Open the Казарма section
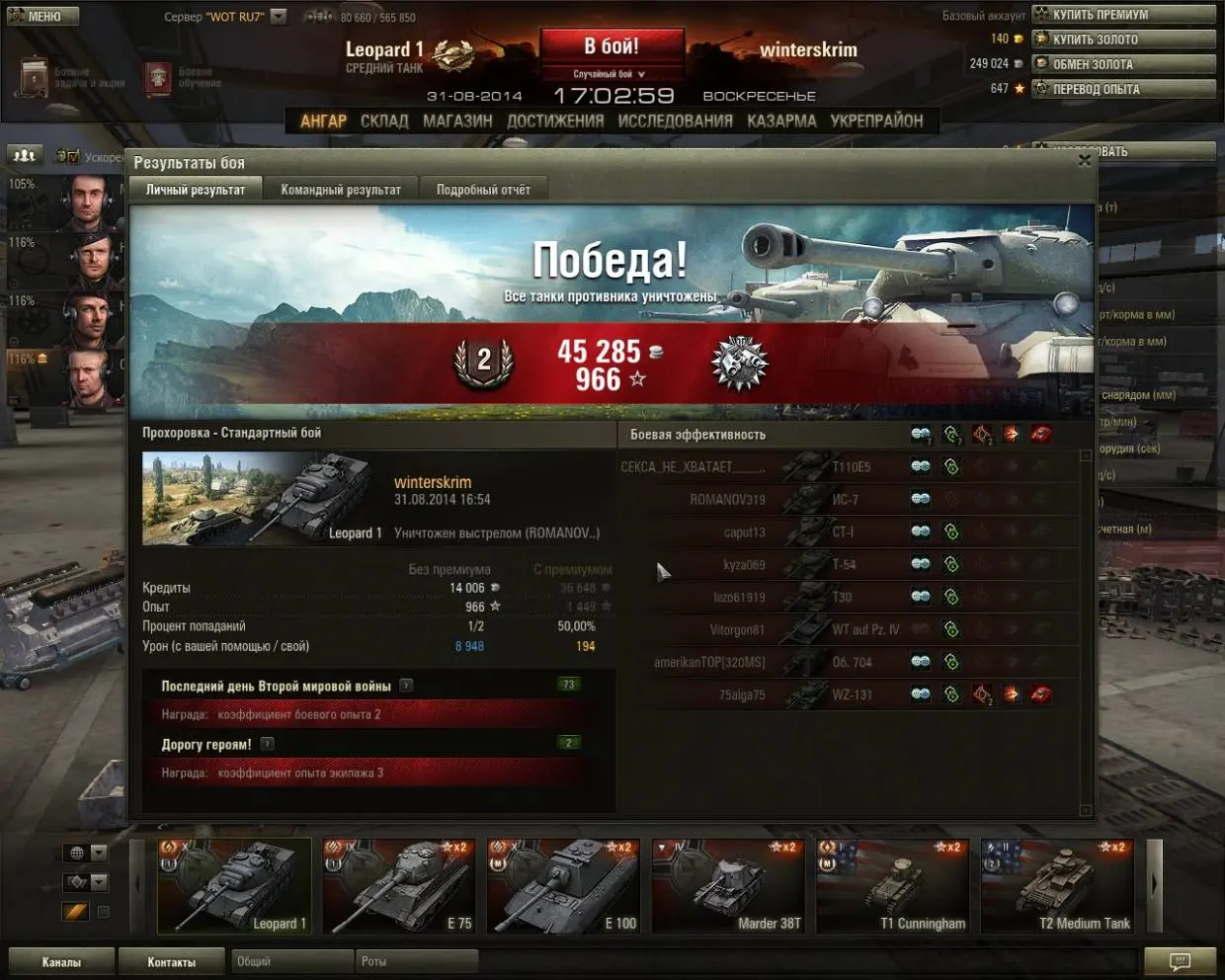This screenshot has height=980, width=1225. click(781, 121)
